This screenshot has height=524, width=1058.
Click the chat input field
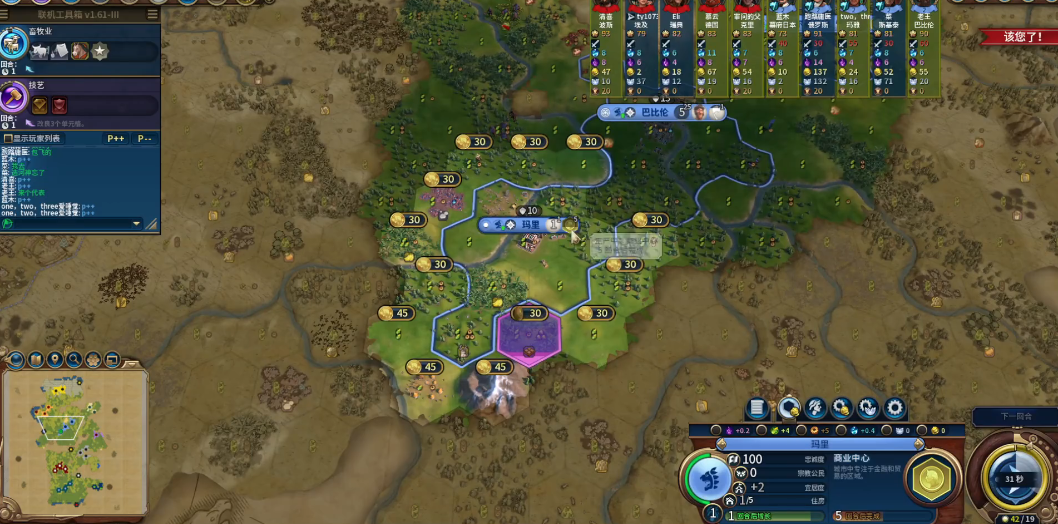[x=70, y=223]
